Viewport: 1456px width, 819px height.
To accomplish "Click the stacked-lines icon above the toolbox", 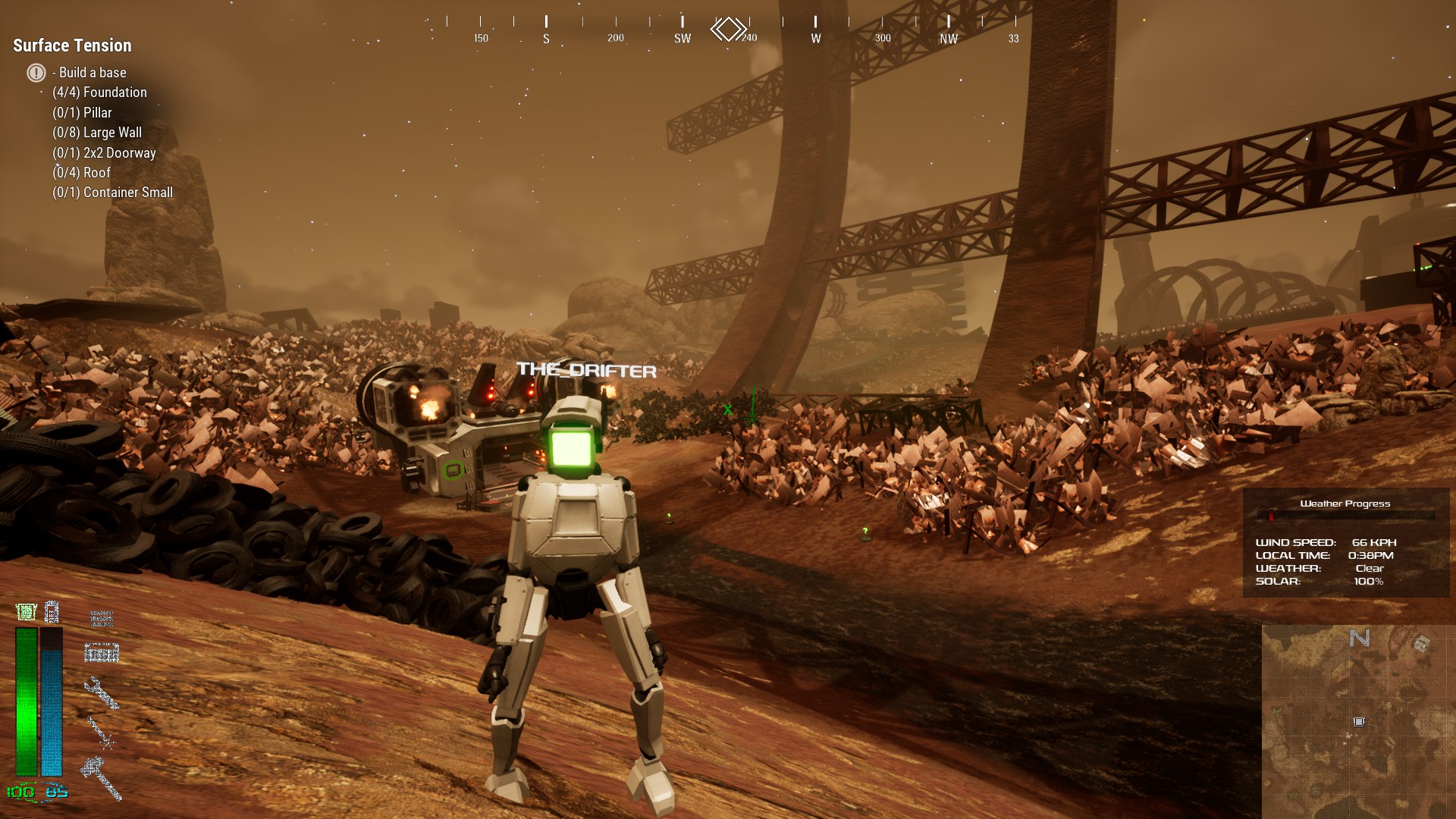I will pos(101,619).
